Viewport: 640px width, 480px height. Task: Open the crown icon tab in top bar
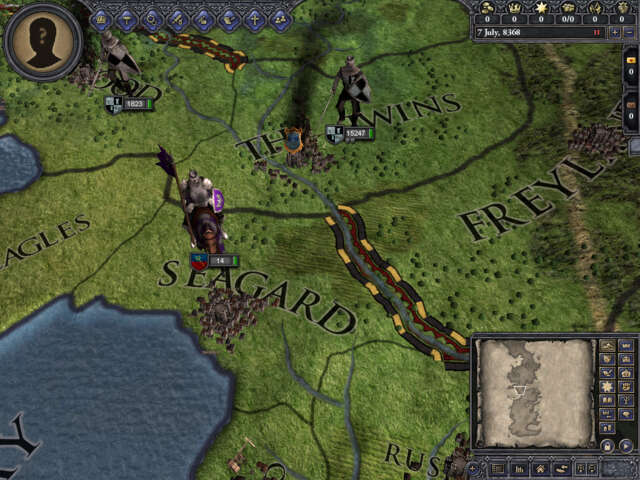(x=100, y=18)
